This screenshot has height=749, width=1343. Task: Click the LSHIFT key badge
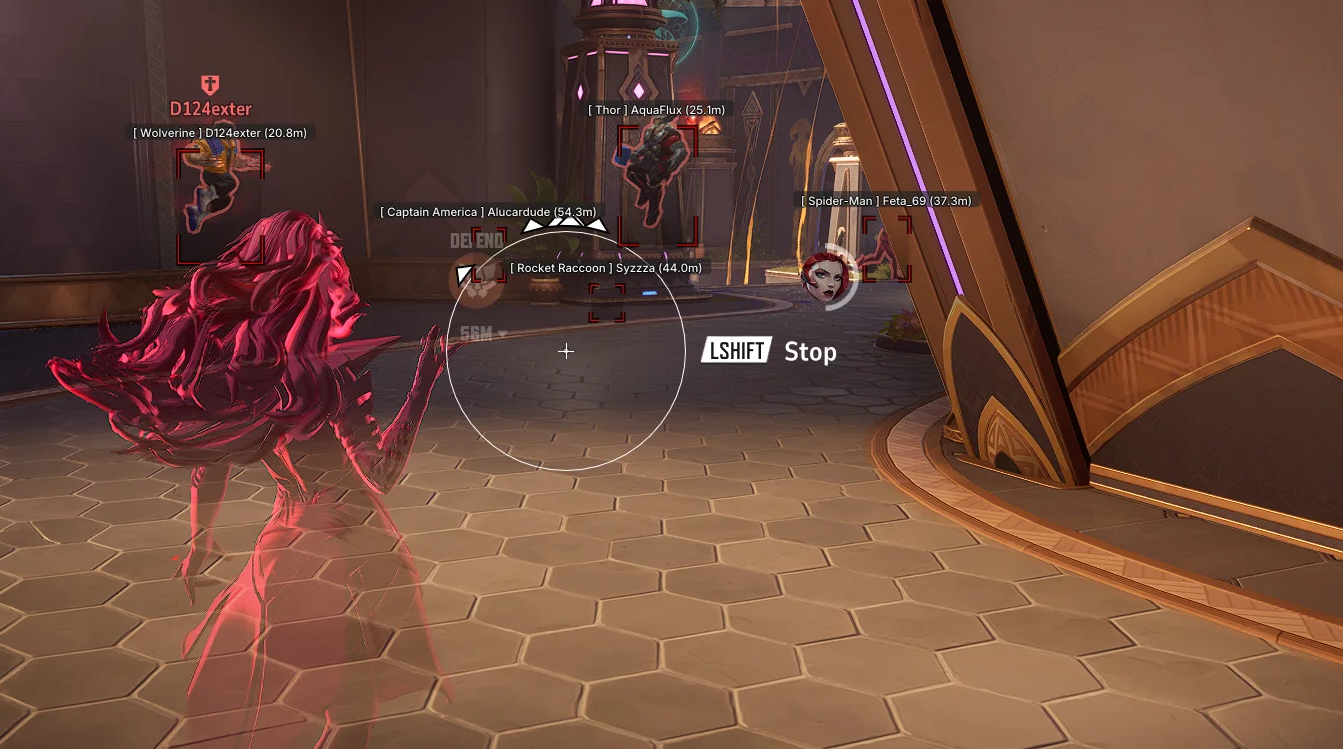point(737,351)
